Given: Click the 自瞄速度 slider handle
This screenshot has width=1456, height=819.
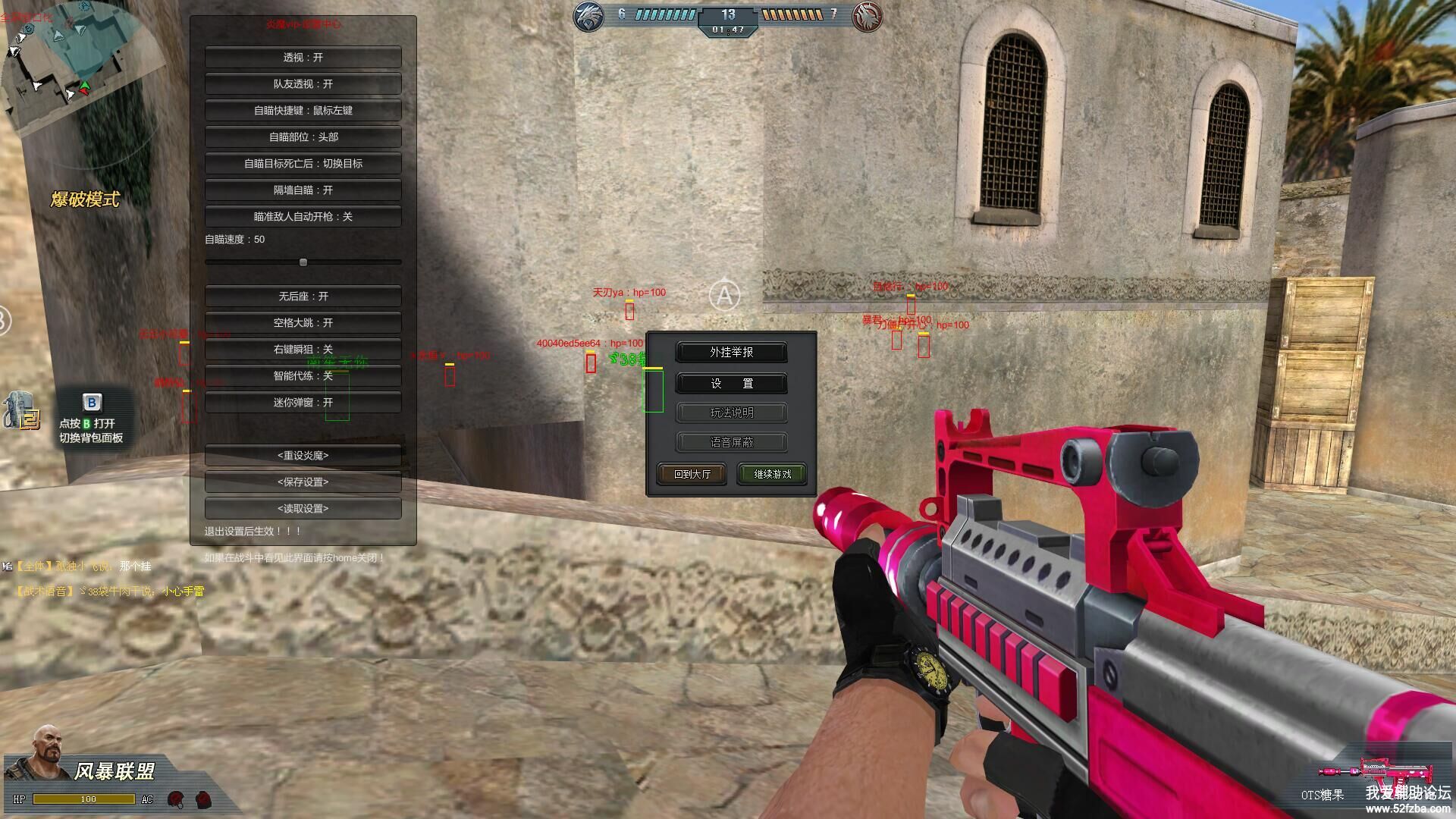Looking at the screenshot, I should click(303, 262).
